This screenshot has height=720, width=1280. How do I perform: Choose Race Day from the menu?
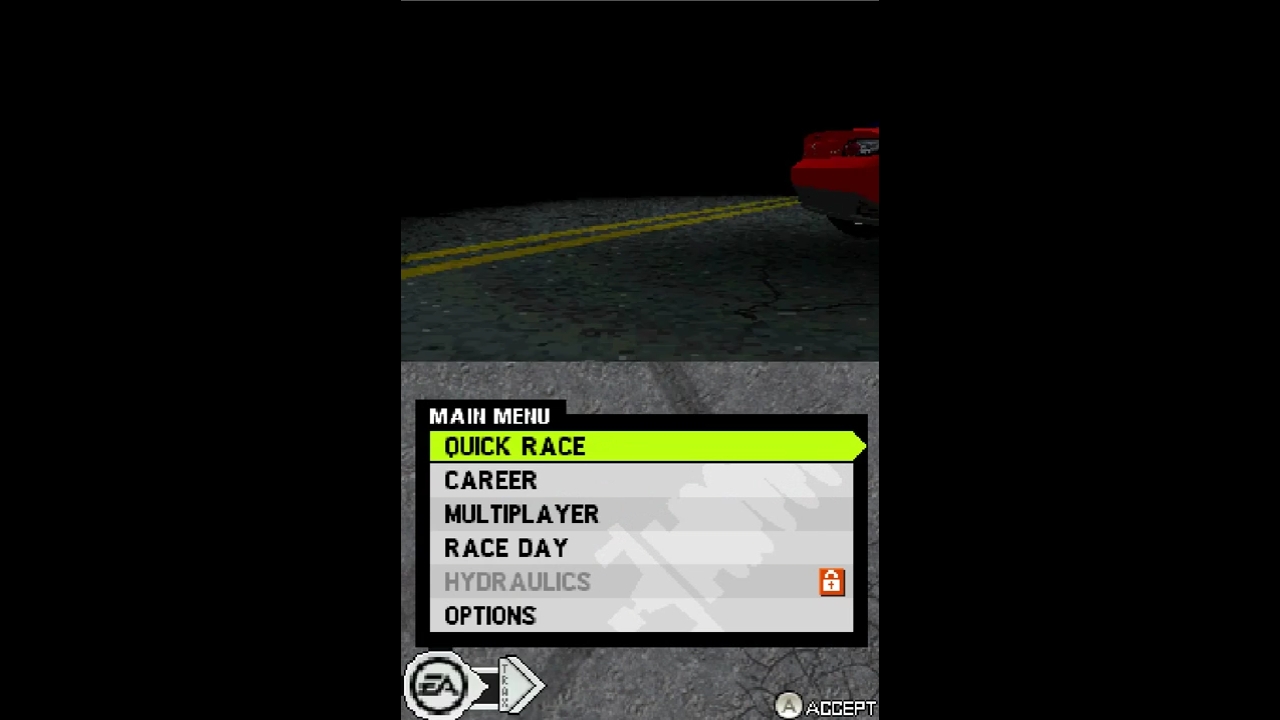pyautogui.click(x=506, y=547)
